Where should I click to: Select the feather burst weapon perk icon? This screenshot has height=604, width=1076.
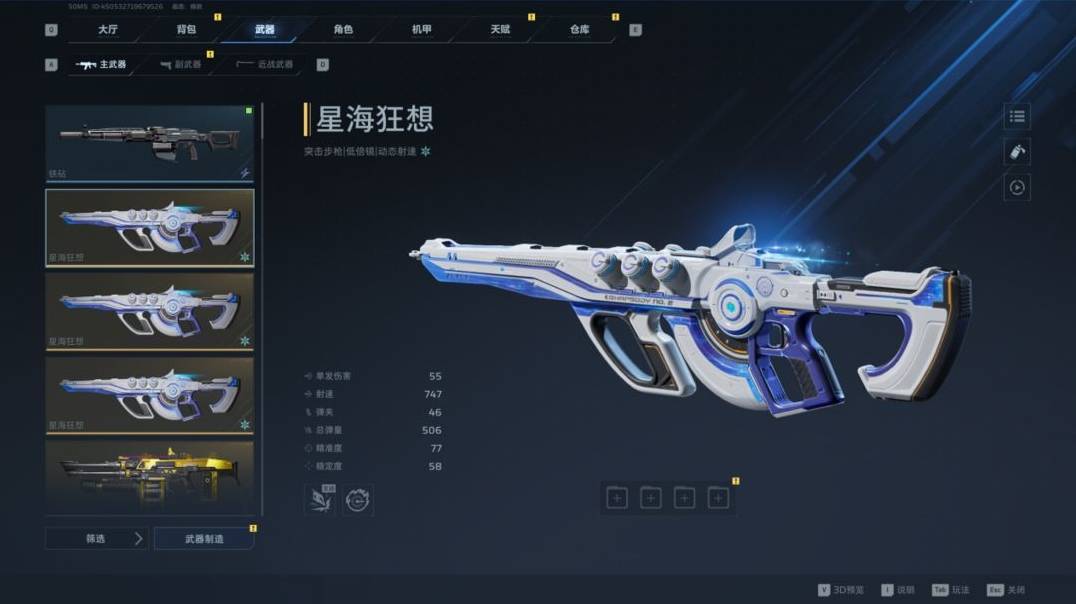[x=320, y=499]
